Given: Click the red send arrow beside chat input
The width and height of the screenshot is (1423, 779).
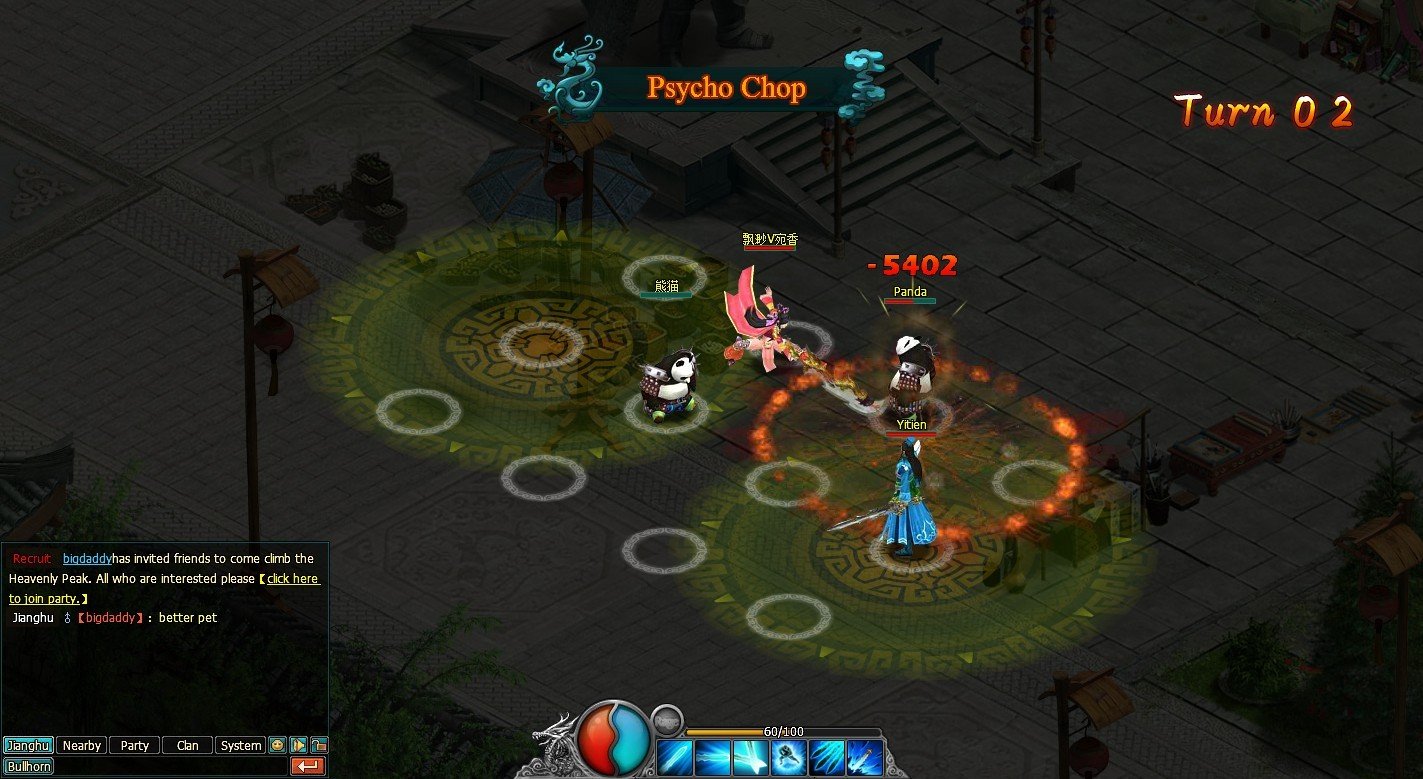Looking at the screenshot, I should coord(308,766).
